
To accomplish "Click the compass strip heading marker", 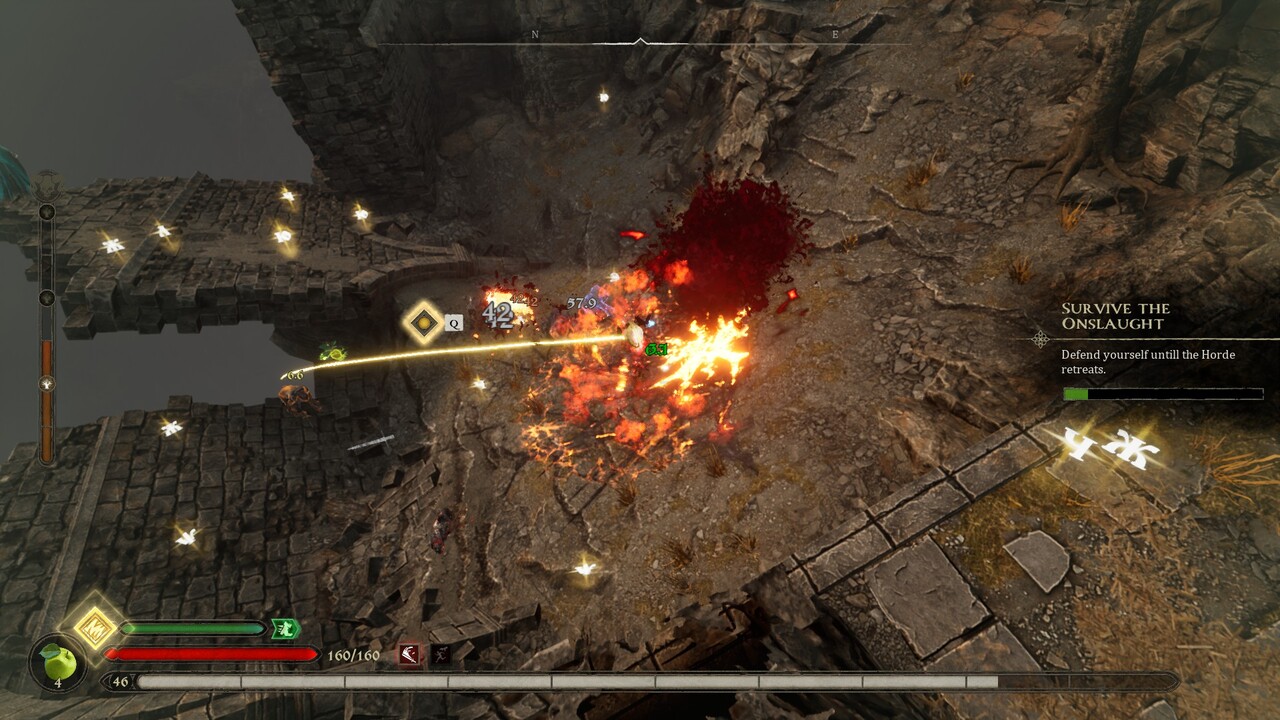I will [640, 41].
